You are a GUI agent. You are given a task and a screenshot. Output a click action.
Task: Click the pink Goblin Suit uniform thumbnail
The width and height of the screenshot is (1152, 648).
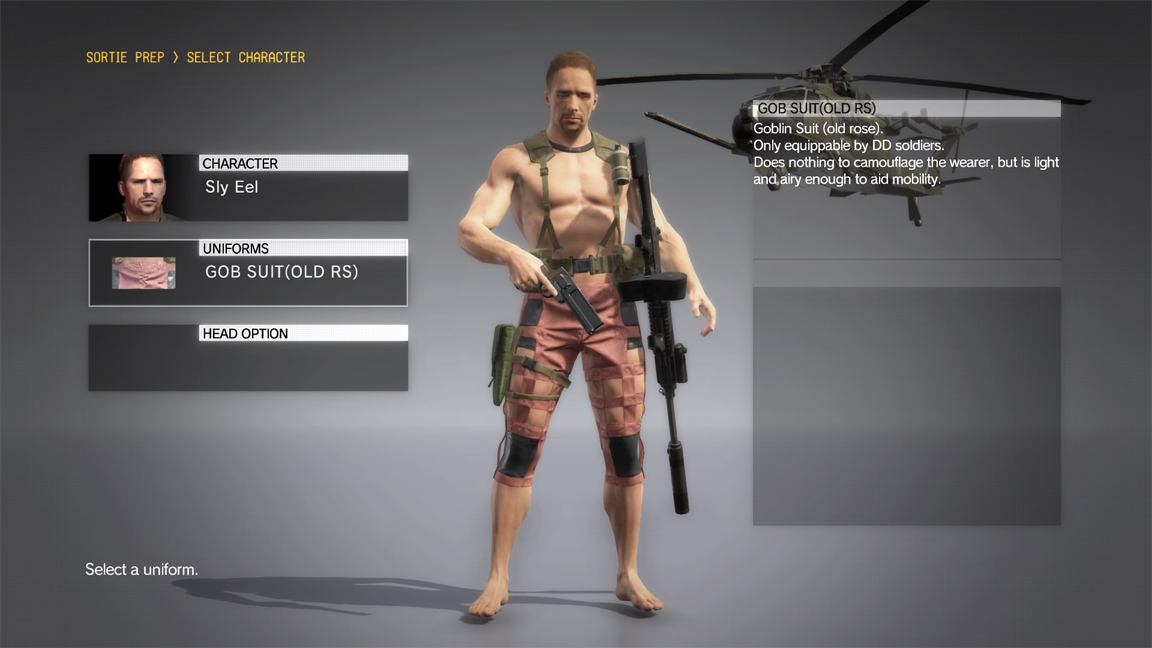143,273
